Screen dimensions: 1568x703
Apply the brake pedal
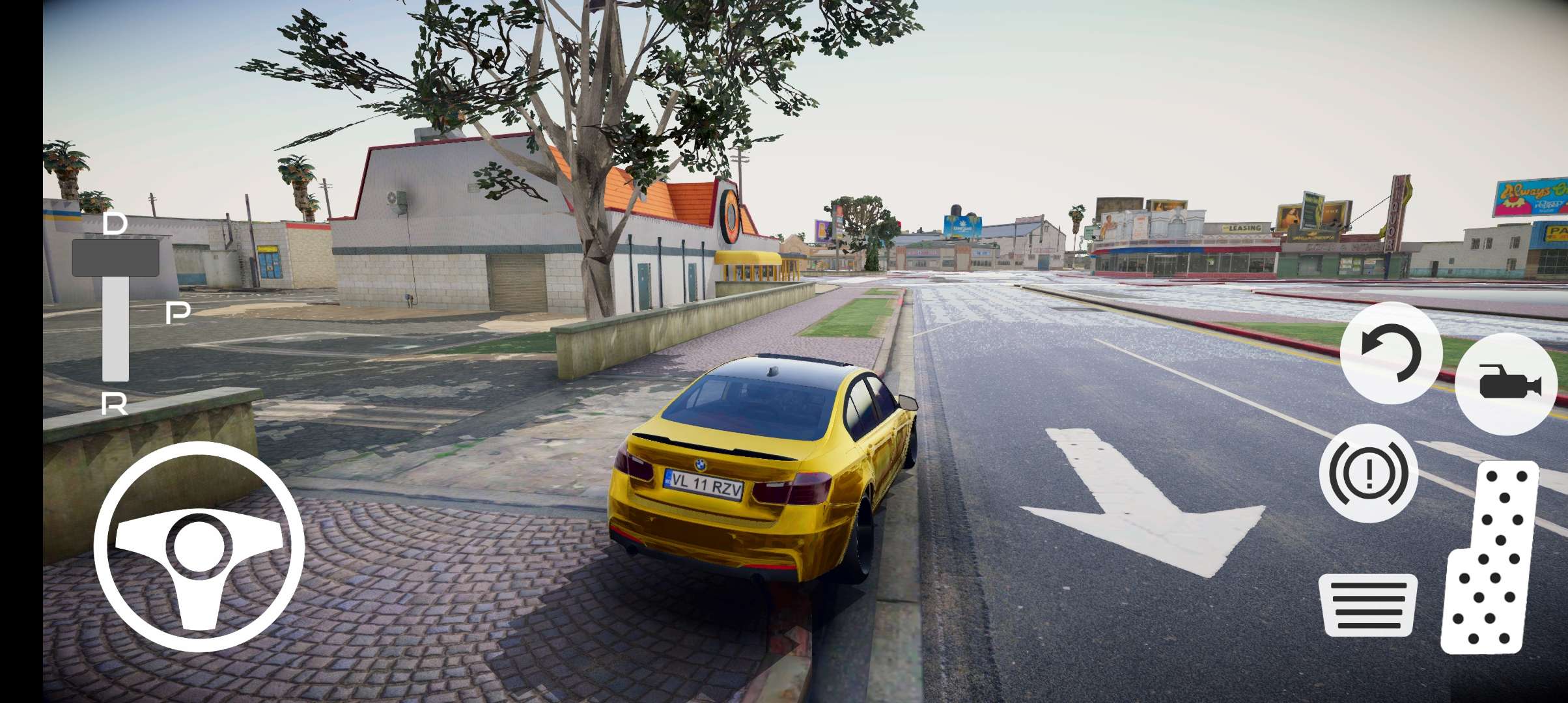(x=1368, y=605)
